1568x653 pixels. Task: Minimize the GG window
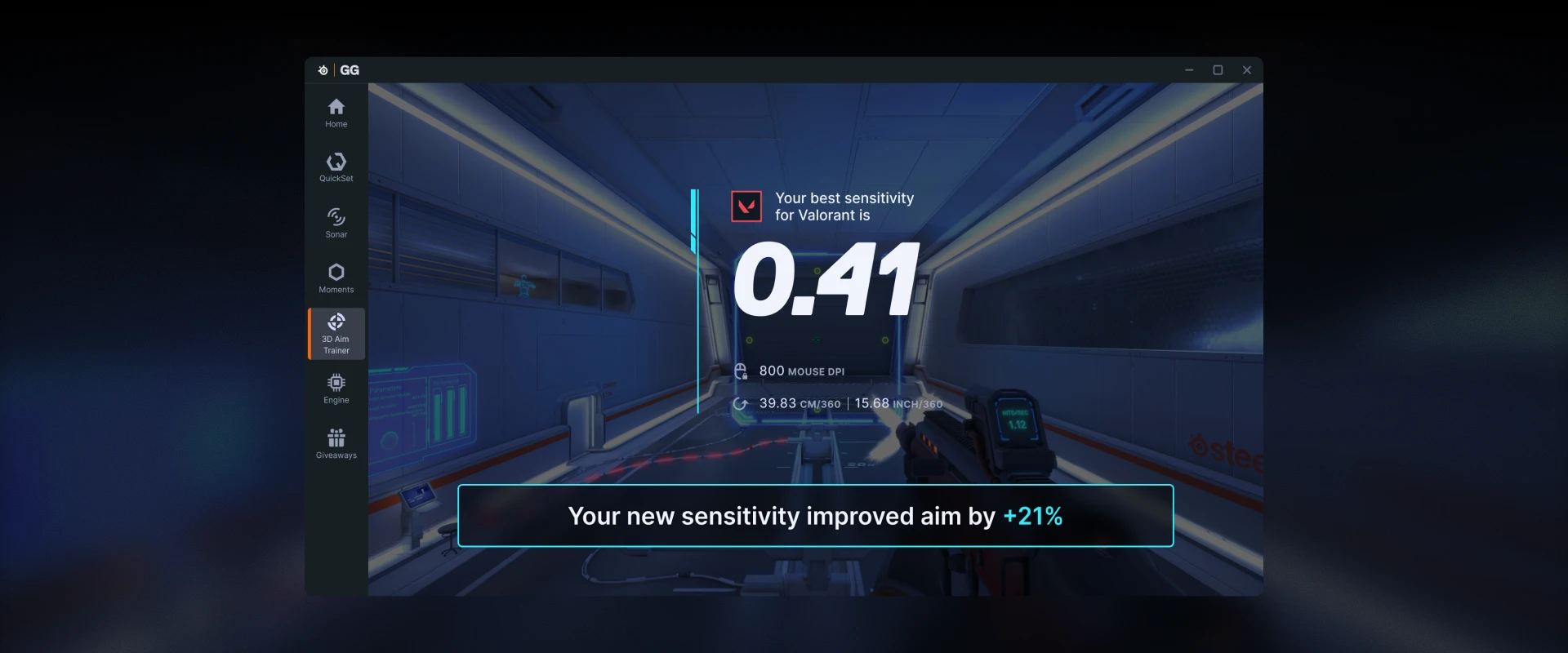[x=1189, y=70]
